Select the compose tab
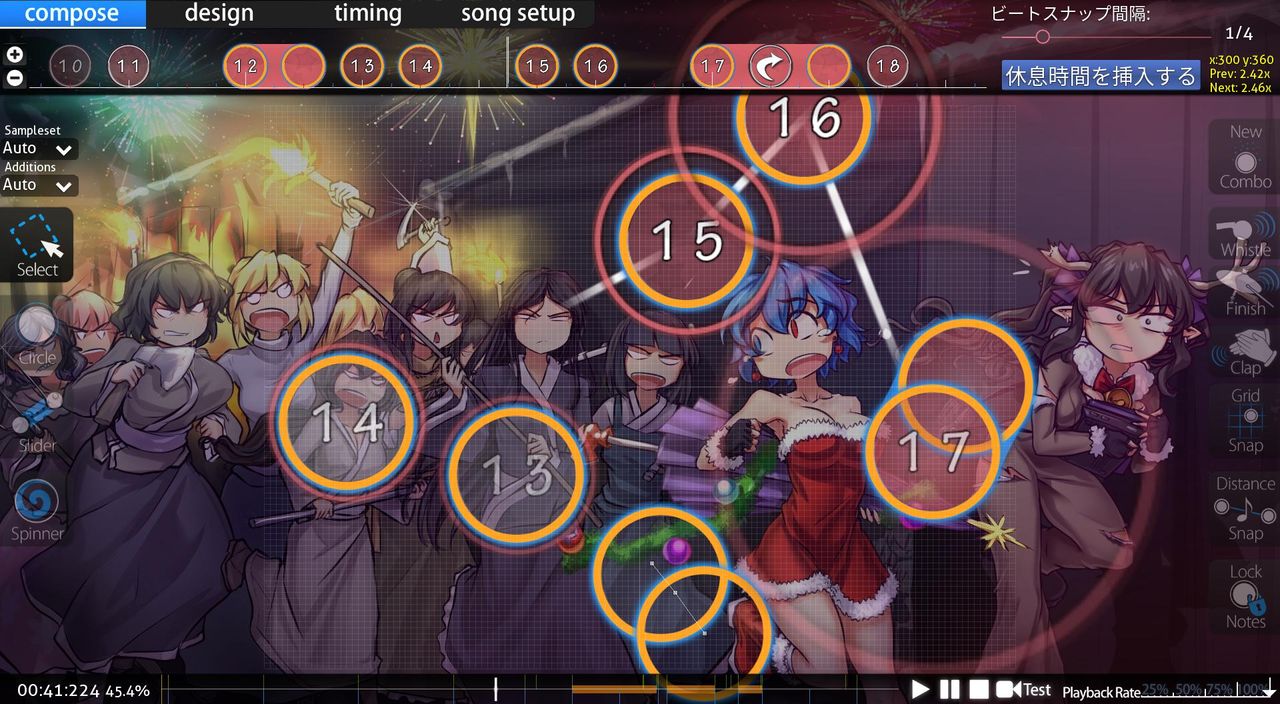 click(x=71, y=14)
